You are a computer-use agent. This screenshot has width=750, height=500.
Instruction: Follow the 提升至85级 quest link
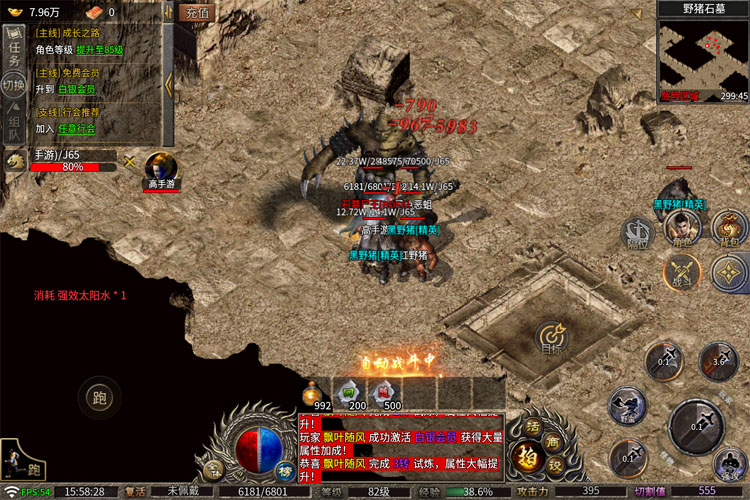click(x=99, y=50)
